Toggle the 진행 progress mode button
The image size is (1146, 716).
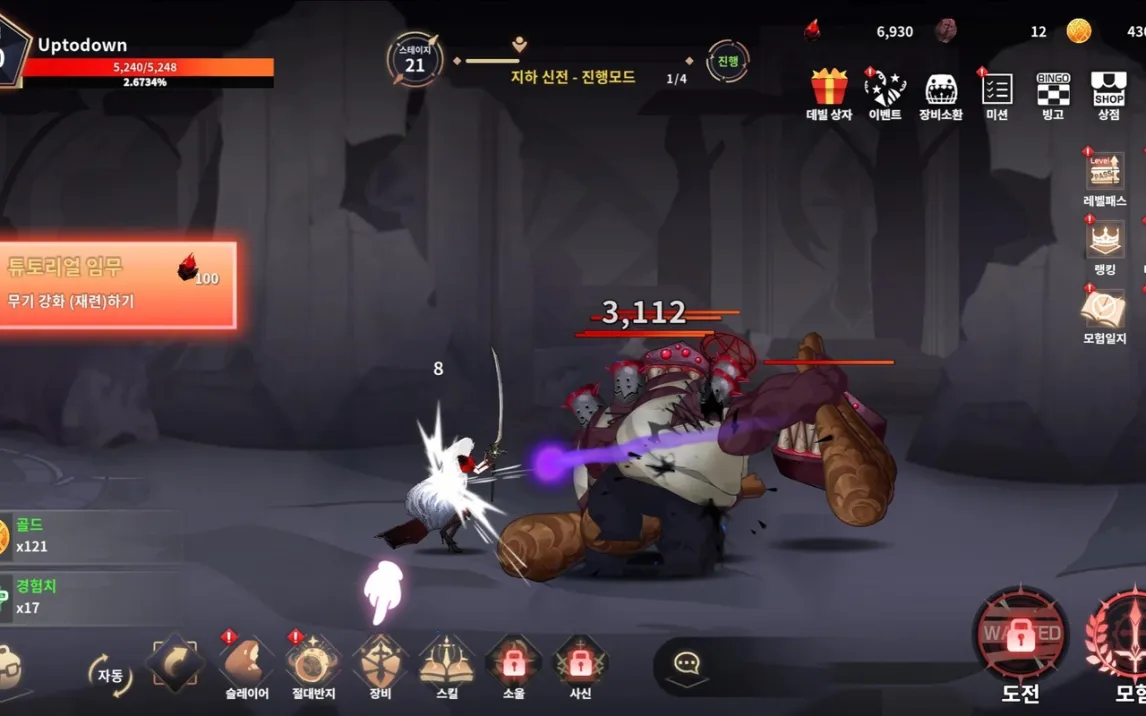point(728,62)
